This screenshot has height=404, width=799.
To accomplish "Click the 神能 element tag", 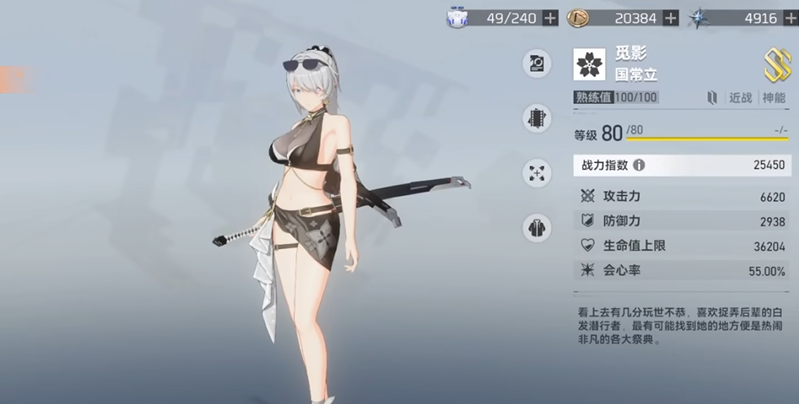I will 774,97.
